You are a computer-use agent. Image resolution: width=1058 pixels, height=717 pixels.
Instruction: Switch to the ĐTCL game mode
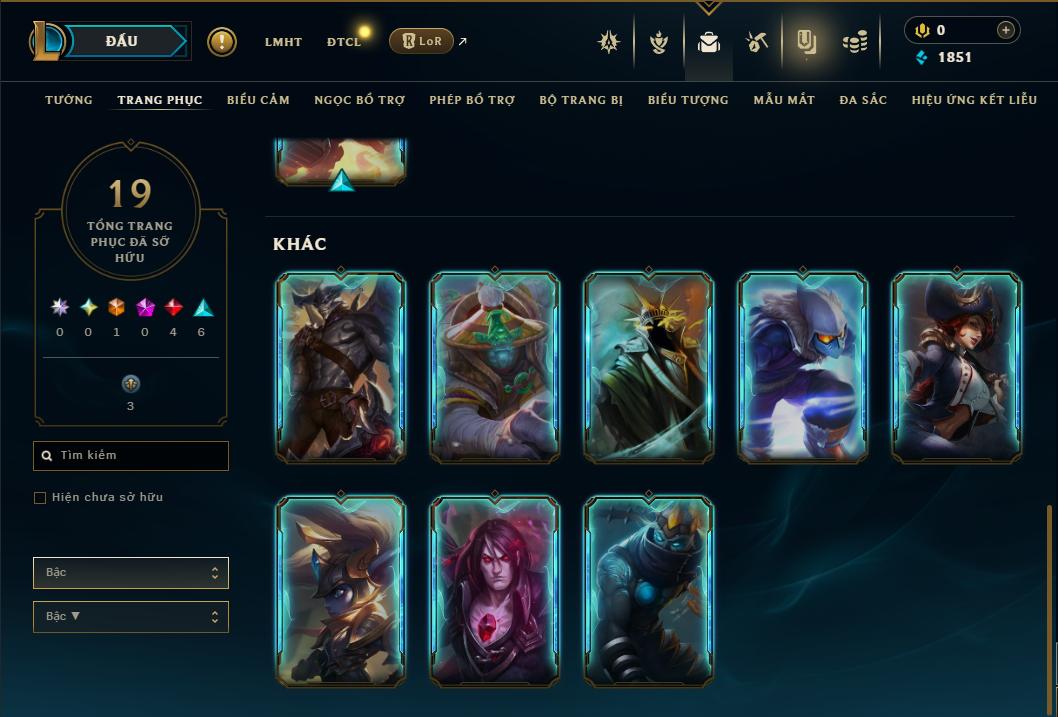[343, 42]
